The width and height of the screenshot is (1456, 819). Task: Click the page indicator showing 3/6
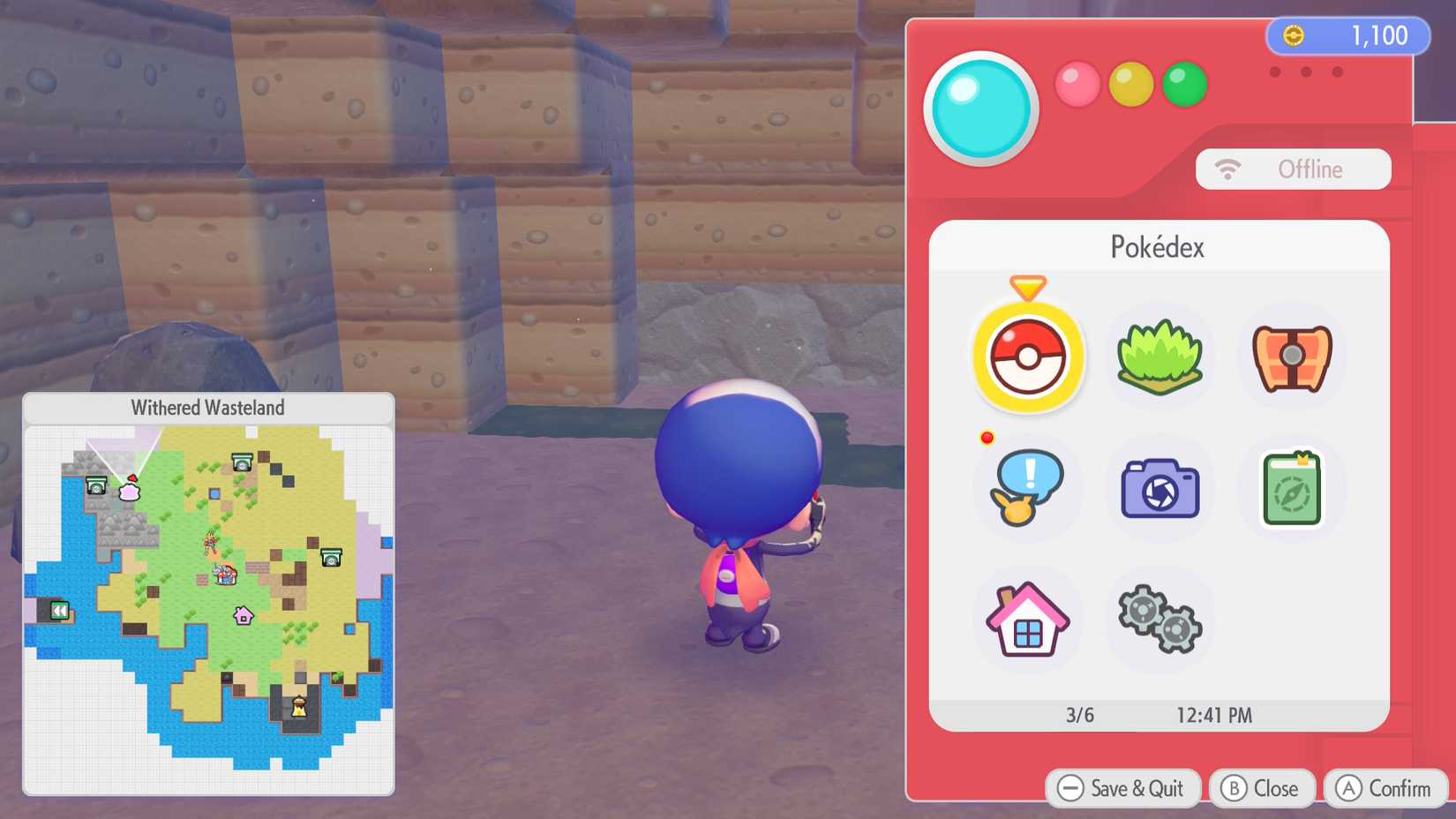[x=1077, y=716]
